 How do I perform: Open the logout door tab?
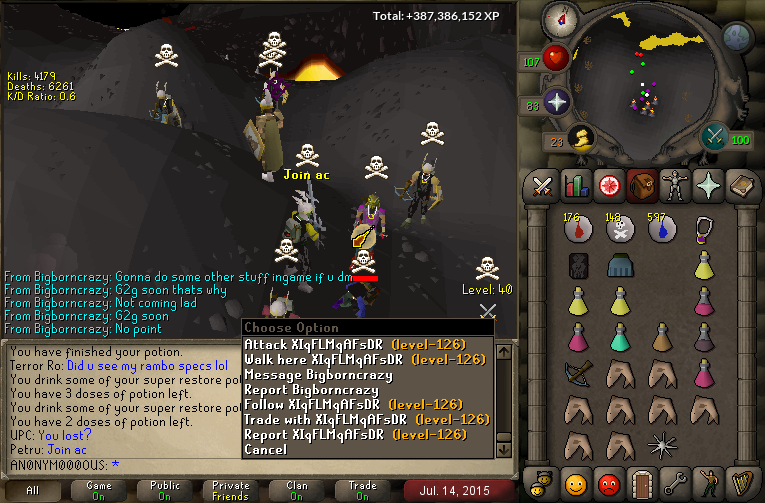[642, 485]
